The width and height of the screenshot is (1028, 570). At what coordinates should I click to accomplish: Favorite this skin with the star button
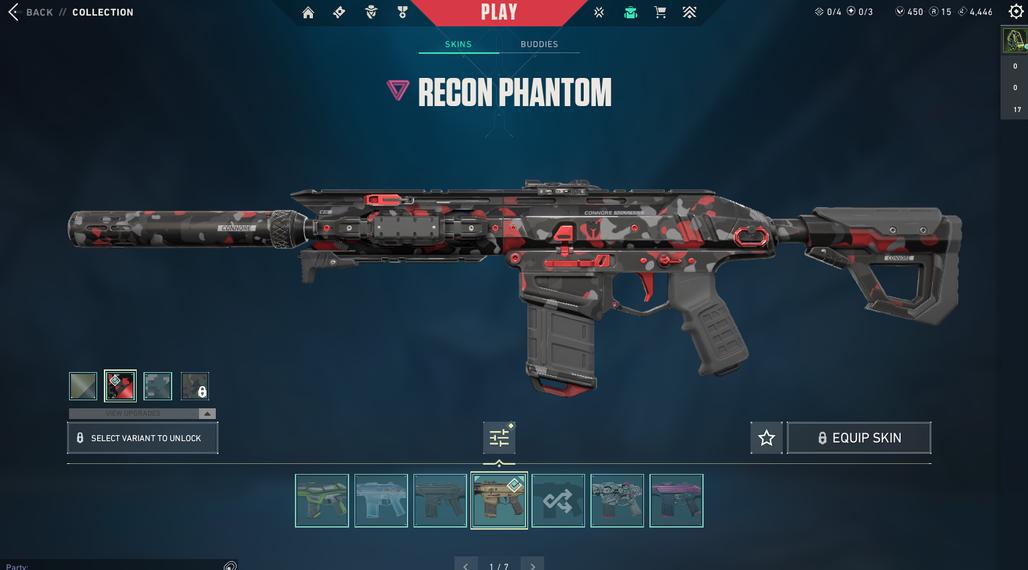tap(766, 438)
